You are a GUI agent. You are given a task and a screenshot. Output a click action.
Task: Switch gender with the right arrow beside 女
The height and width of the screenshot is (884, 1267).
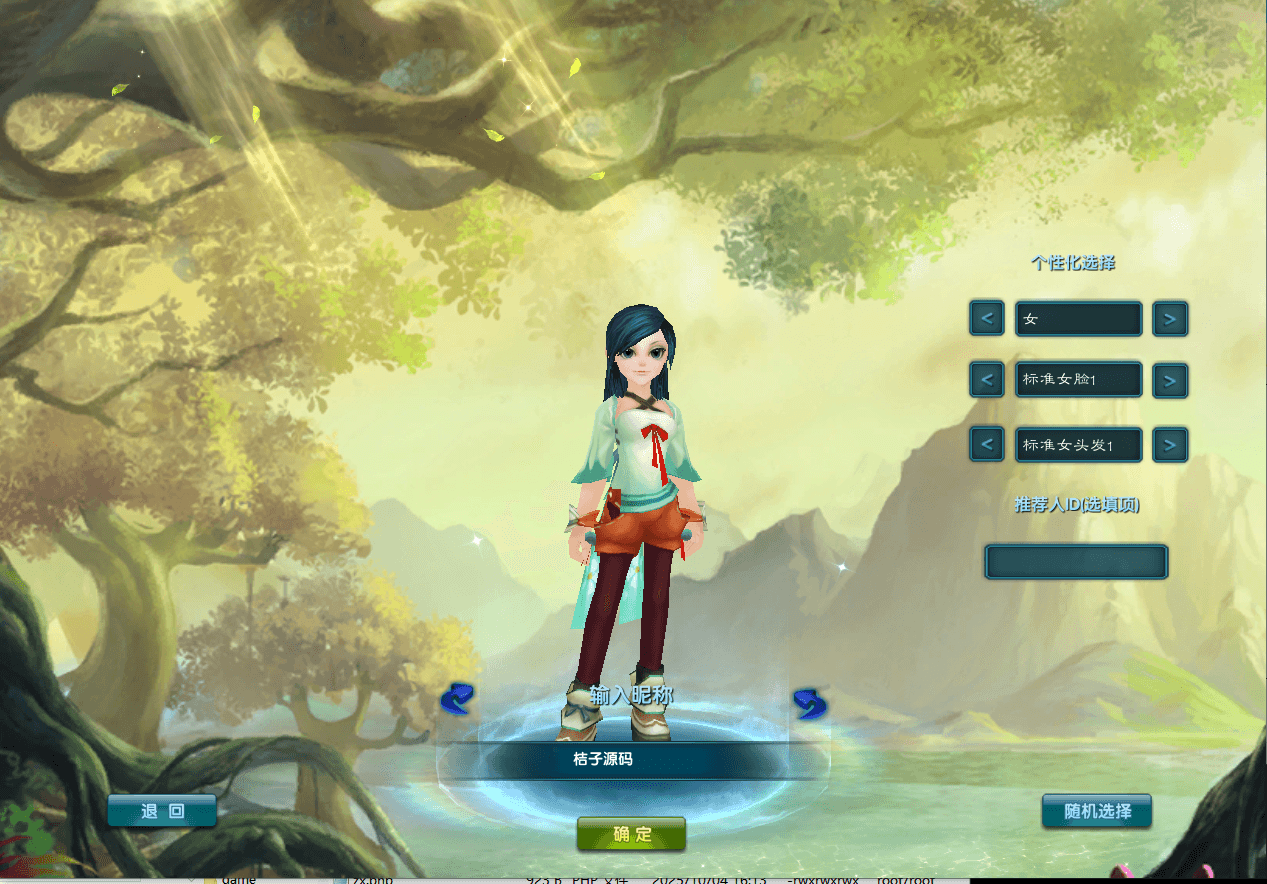click(1170, 319)
